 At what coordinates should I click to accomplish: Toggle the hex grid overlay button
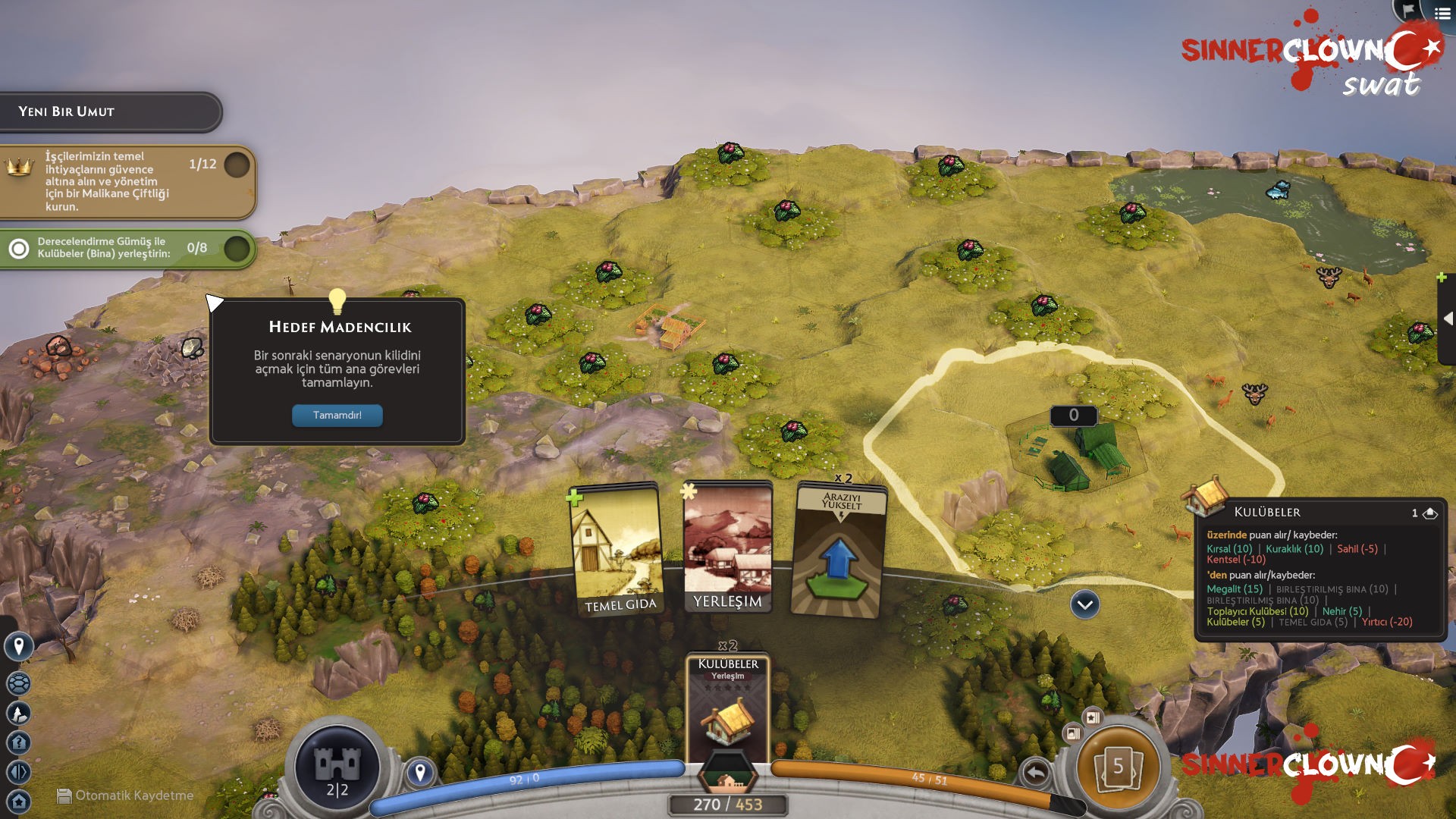tap(18, 683)
